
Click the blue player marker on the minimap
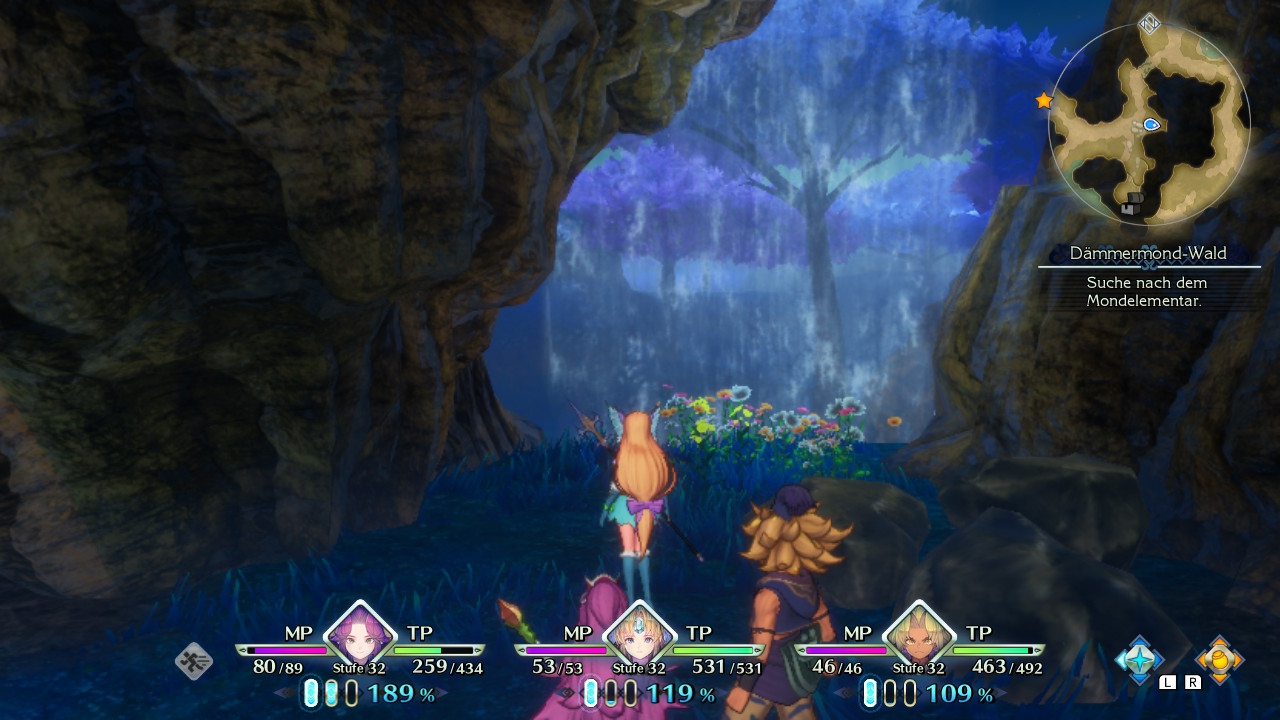point(1151,125)
